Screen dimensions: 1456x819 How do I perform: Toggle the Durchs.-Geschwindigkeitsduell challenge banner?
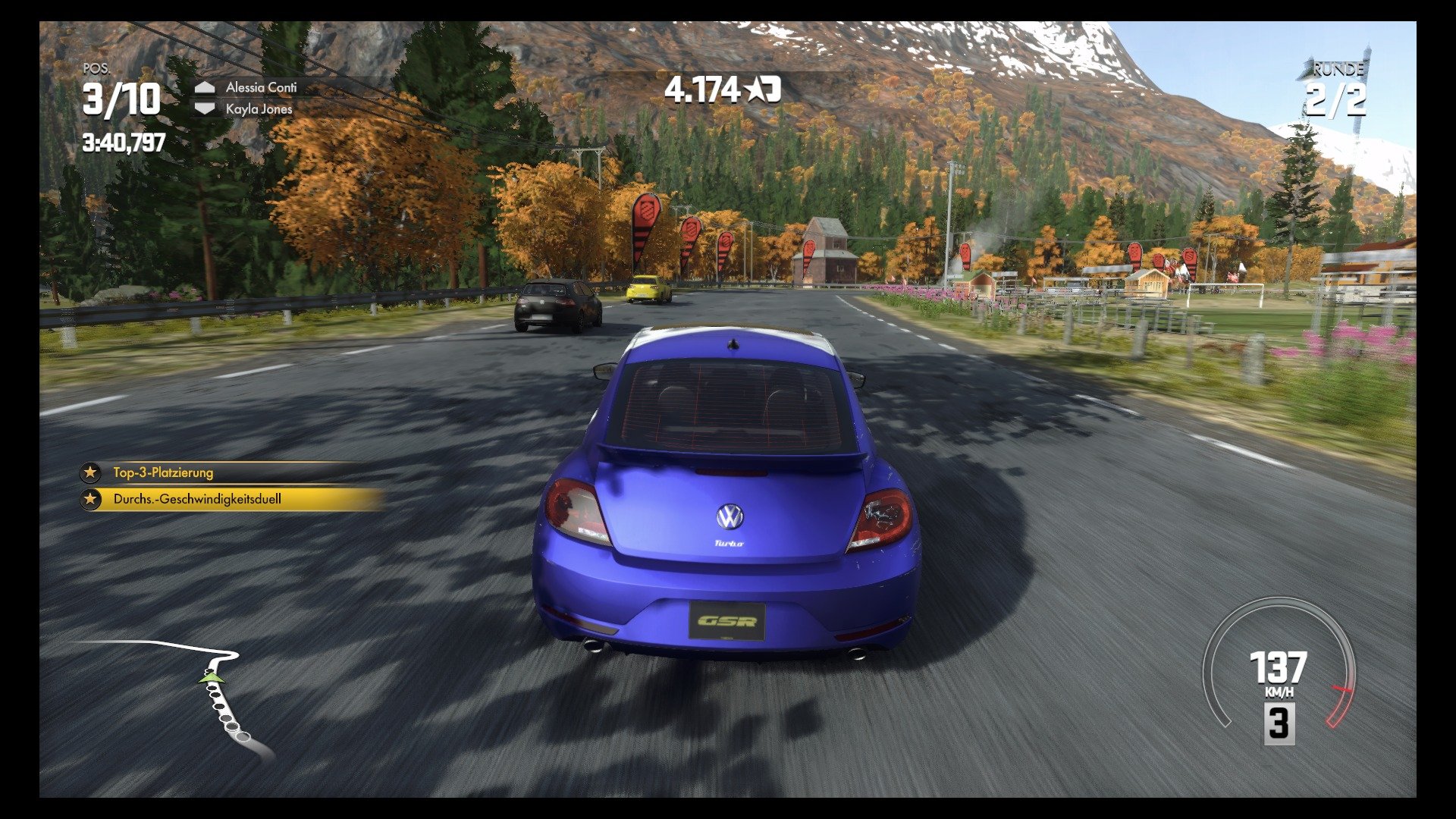(x=212, y=500)
